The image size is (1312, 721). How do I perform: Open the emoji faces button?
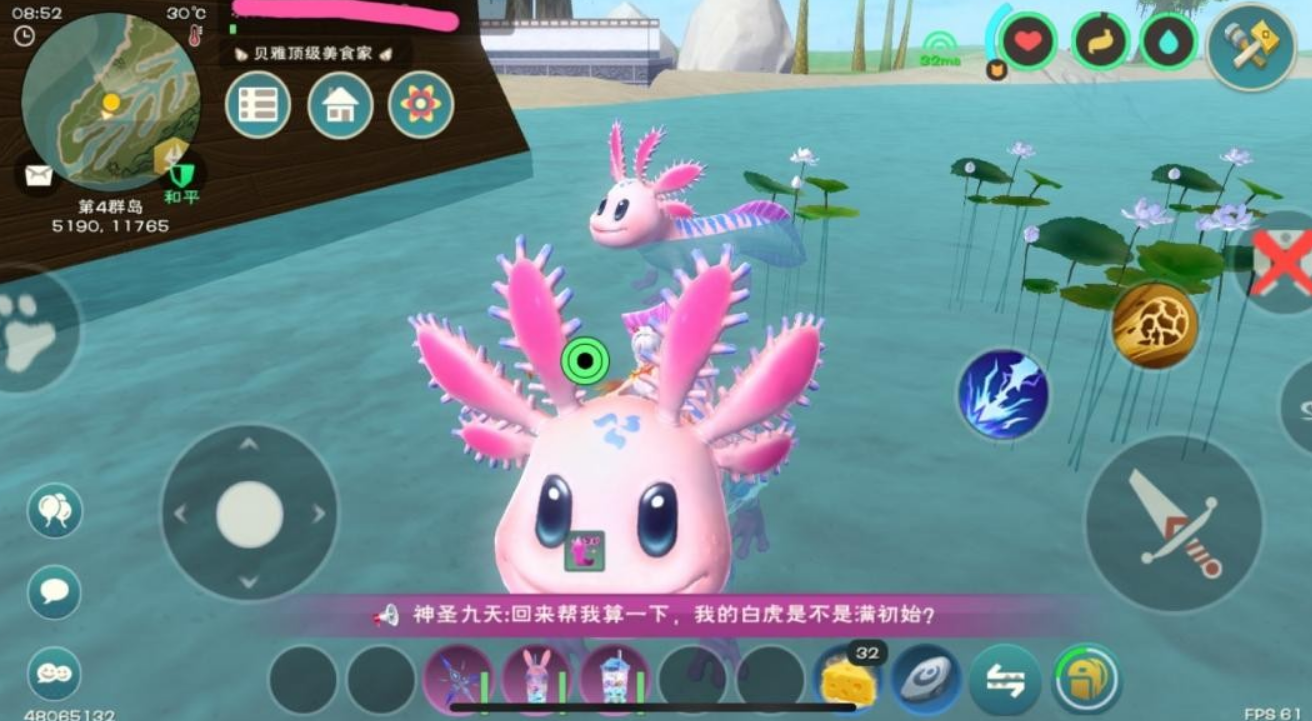tap(54, 673)
